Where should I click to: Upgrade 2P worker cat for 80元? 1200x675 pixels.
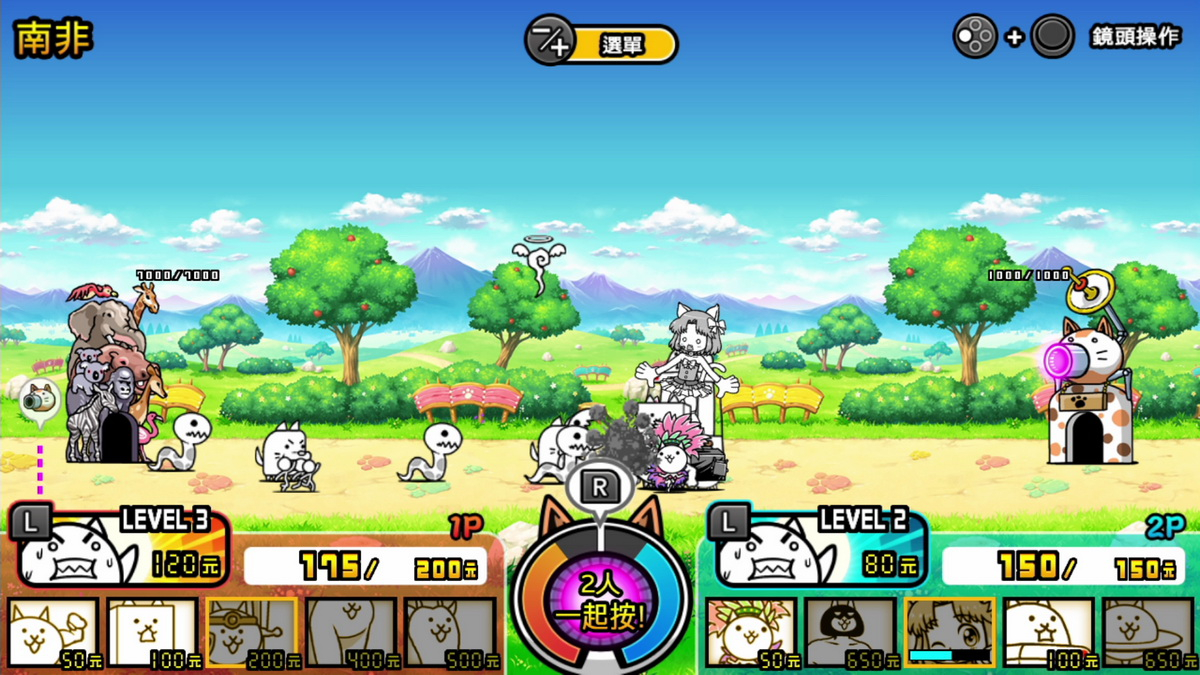pyautogui.click(x=817, y=548)
